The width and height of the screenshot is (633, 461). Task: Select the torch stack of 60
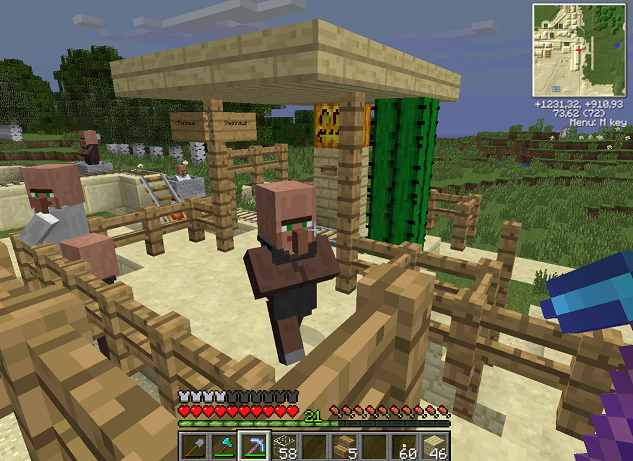coord(404,446)
